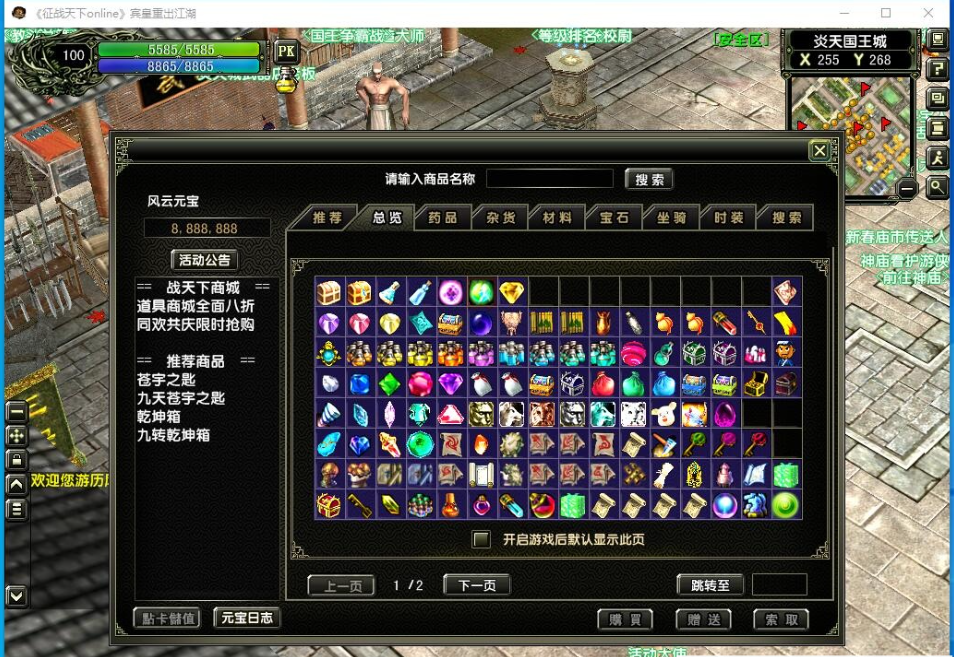Click the 搜索 button beside the search box
The image size is (954, 657).
[x=649, y=180]
